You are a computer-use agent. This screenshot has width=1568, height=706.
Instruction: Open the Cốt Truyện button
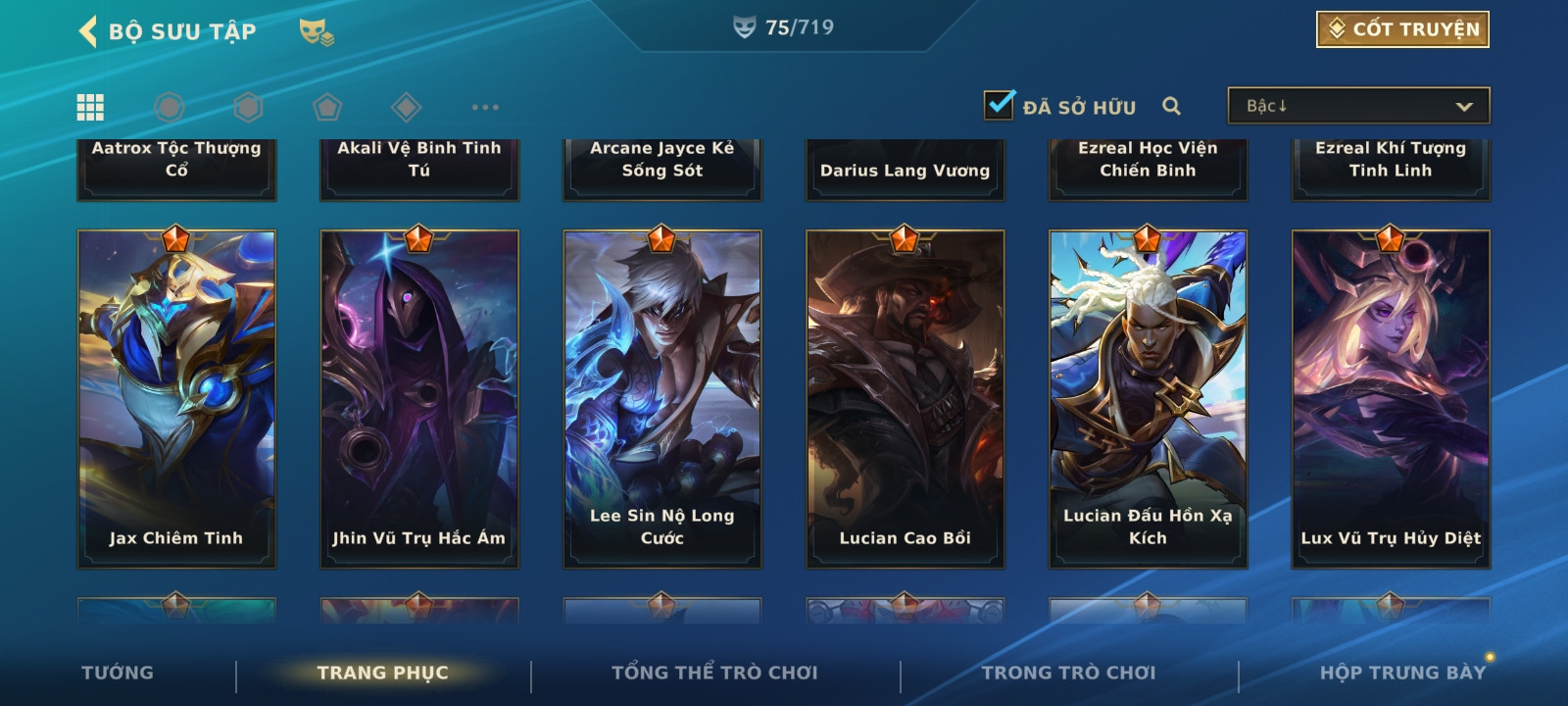(1402, 29)
